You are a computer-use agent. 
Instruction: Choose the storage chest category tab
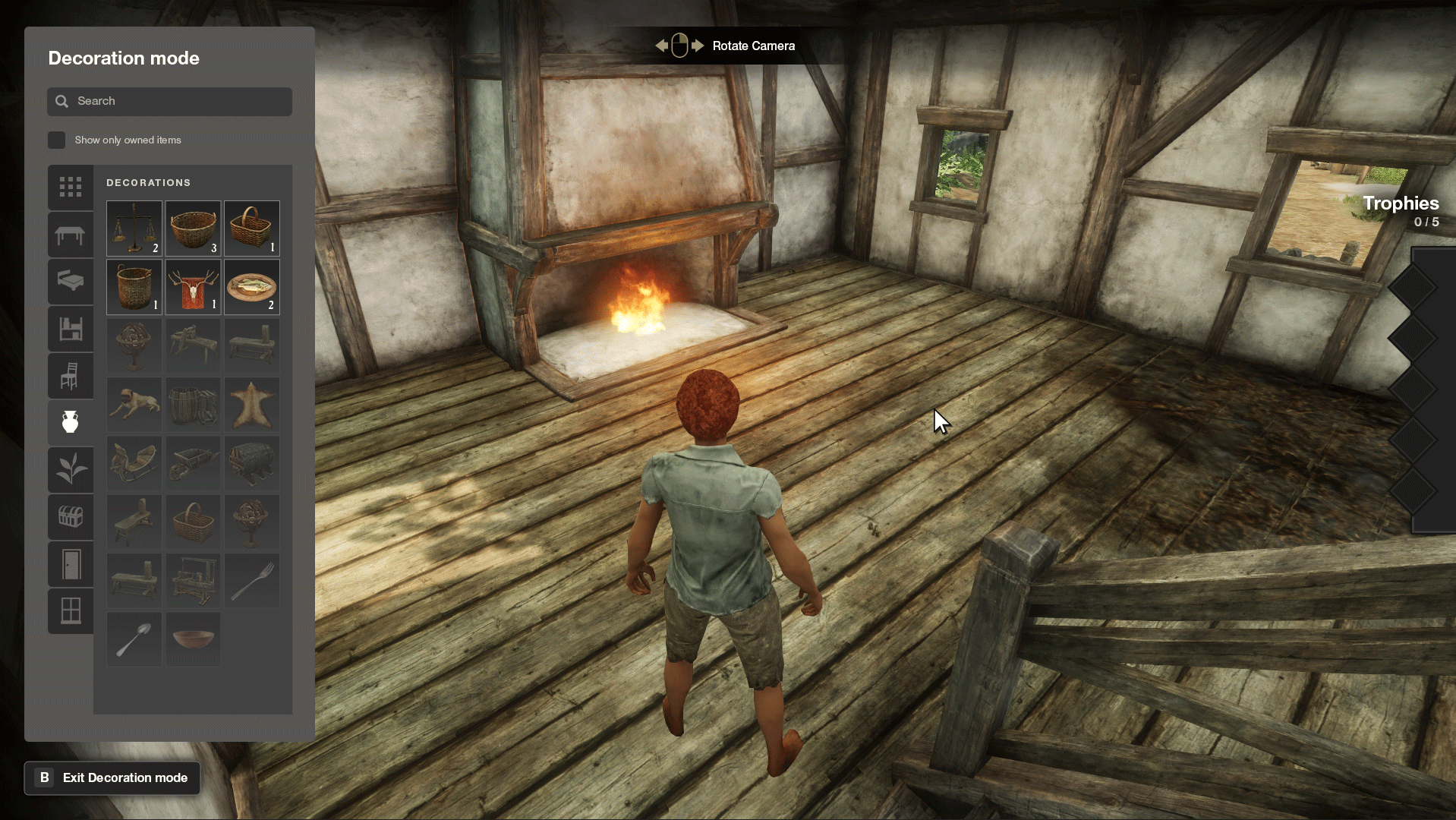(x=71, y=517)
